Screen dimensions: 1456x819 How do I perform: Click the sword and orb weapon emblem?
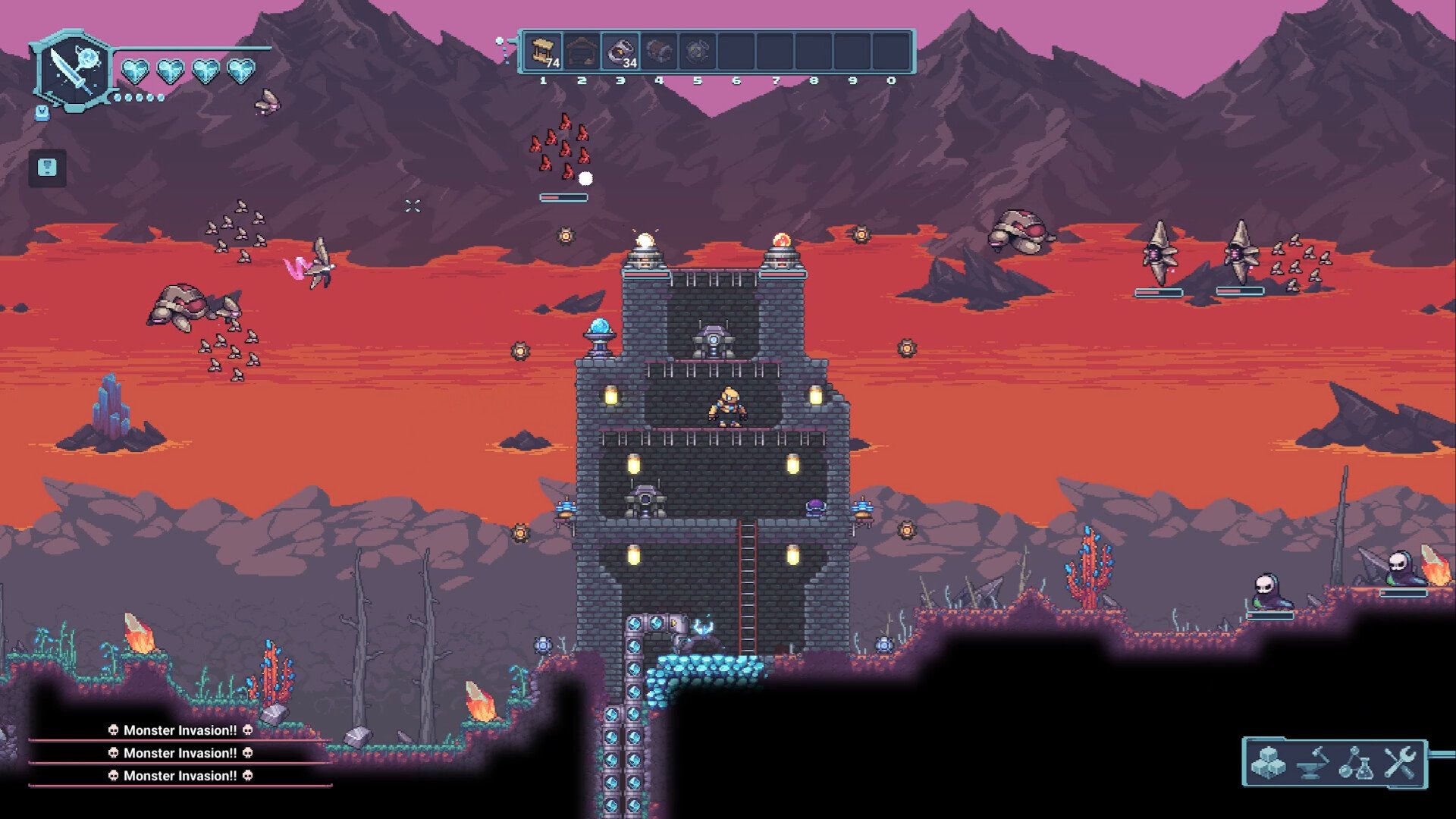pyautogui.click(x=74, y=71)
